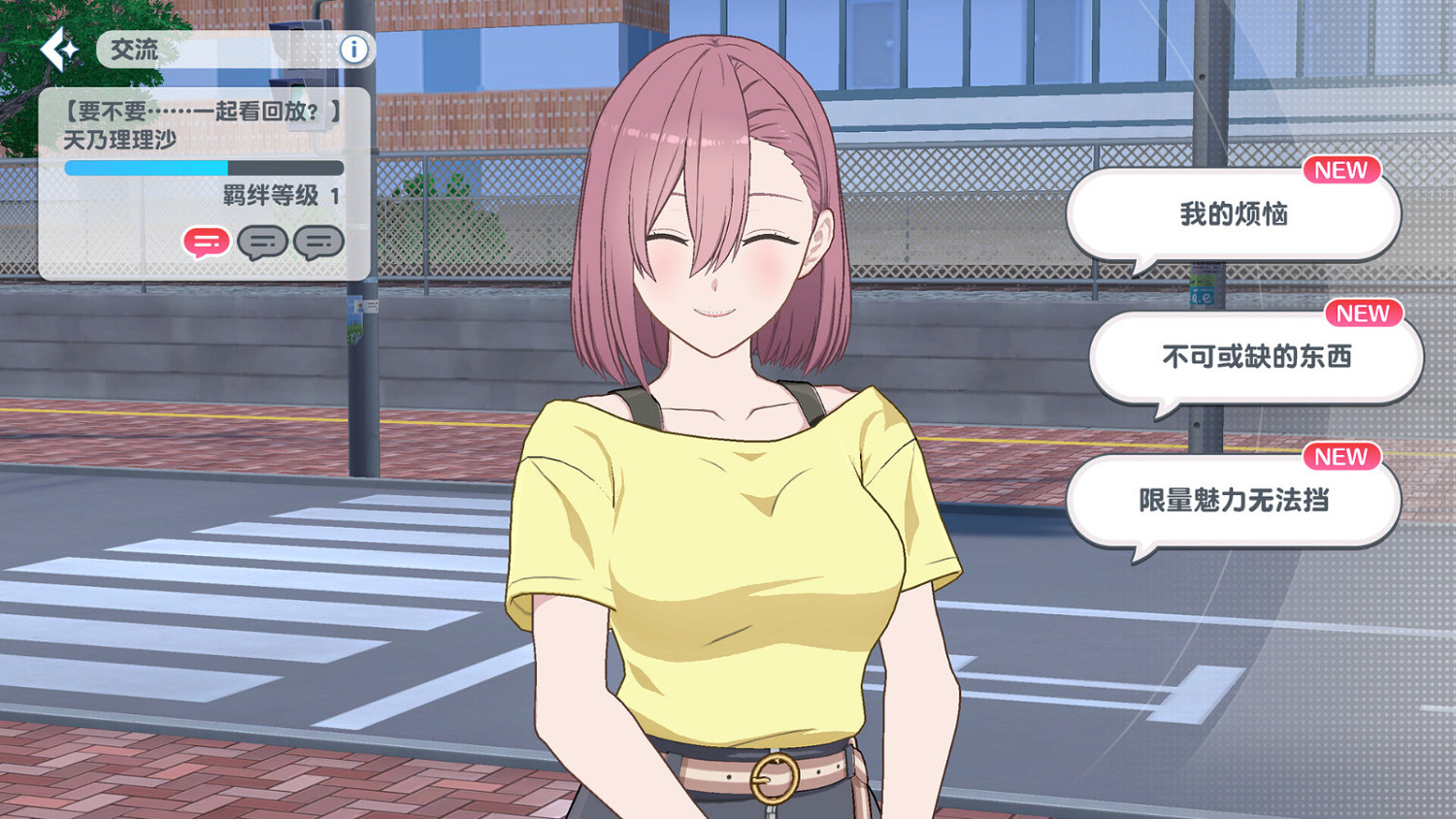Click the second gray chat bubble icon
This screenshot has height=819, width=1456.
318,243
